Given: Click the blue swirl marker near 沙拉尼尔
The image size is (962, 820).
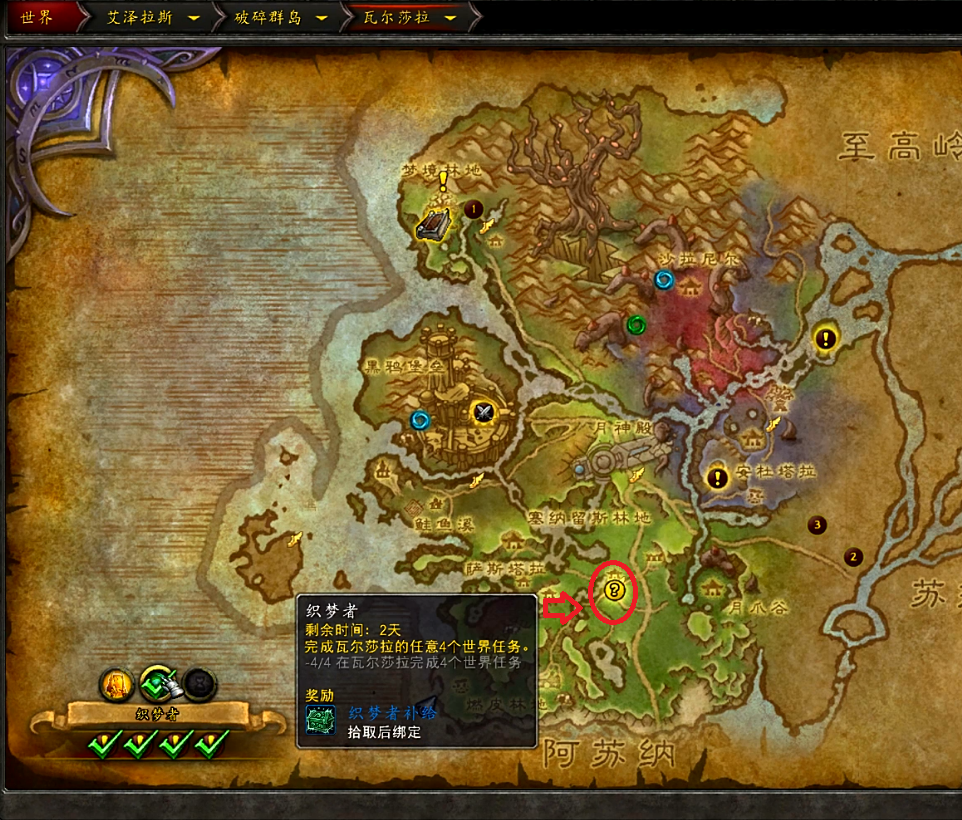Looking at the screenshot, I should [x=663, y=281].
